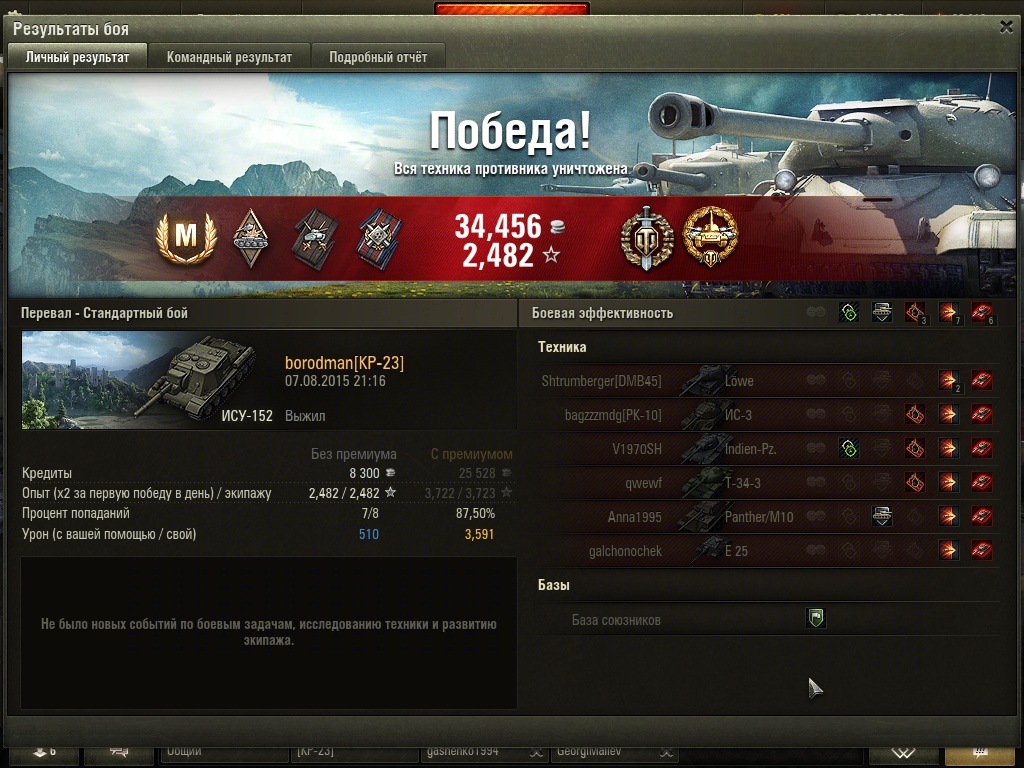This screenshot has width=1024, height=768.
Task: Click the gold tank emblem medal
Action: [x=709, y=239]
